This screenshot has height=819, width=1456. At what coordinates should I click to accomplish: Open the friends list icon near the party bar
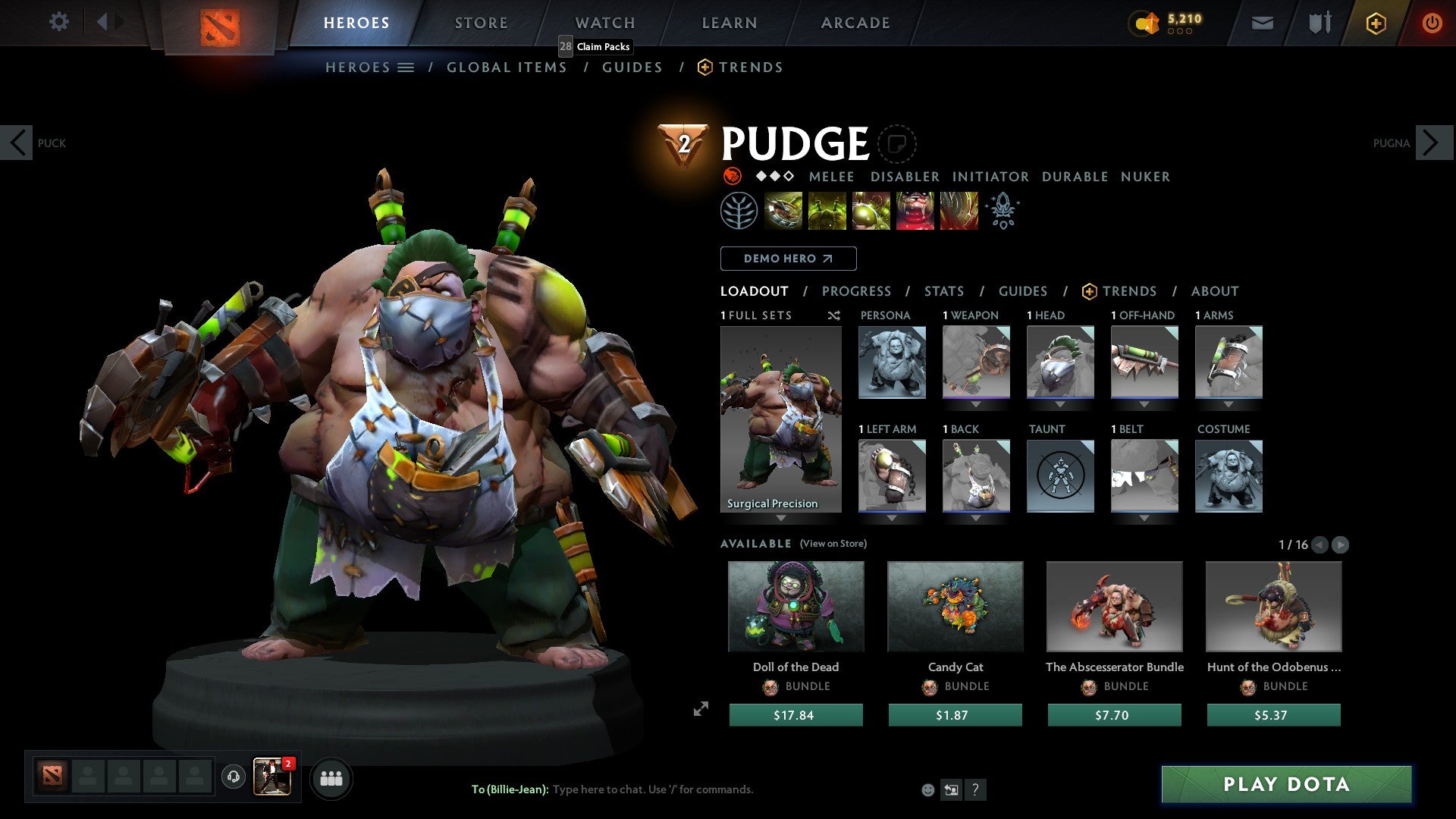(331, 778)
